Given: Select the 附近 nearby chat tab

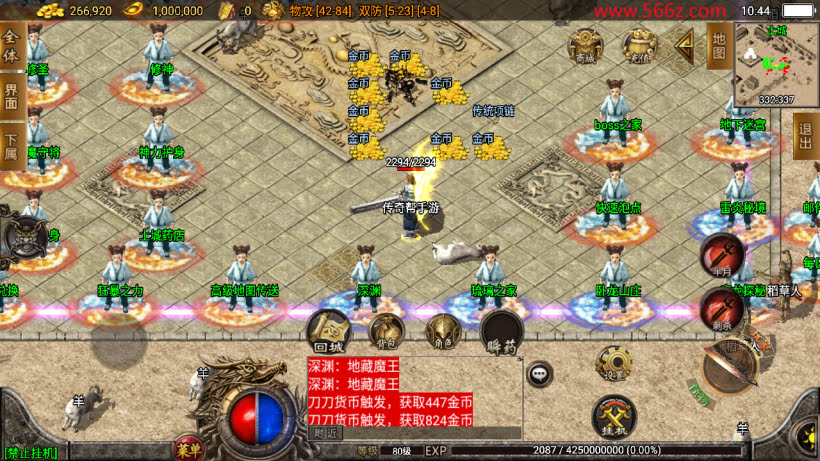Looking at the screenshot, I should click(x=326, y=433).
